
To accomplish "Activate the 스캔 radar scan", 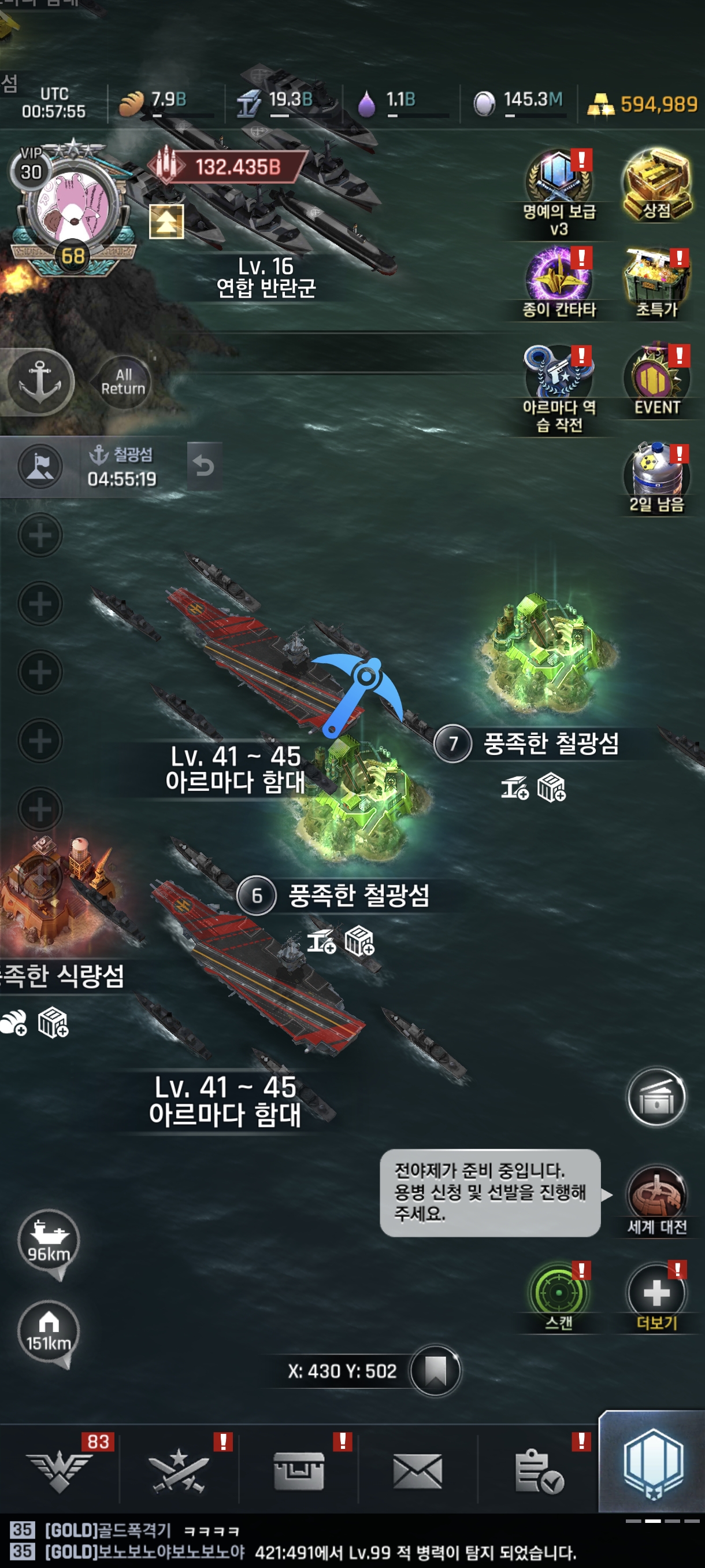I will pyautogui.click(x=558, y=1293).
